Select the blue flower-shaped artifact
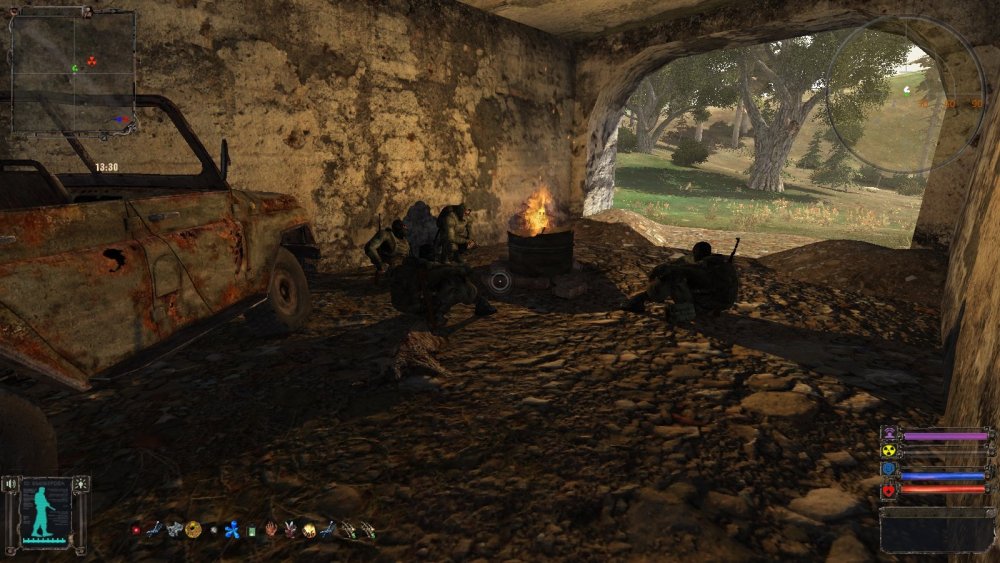Viewport: 1000px width, 563px height. [x=232, y=530]
